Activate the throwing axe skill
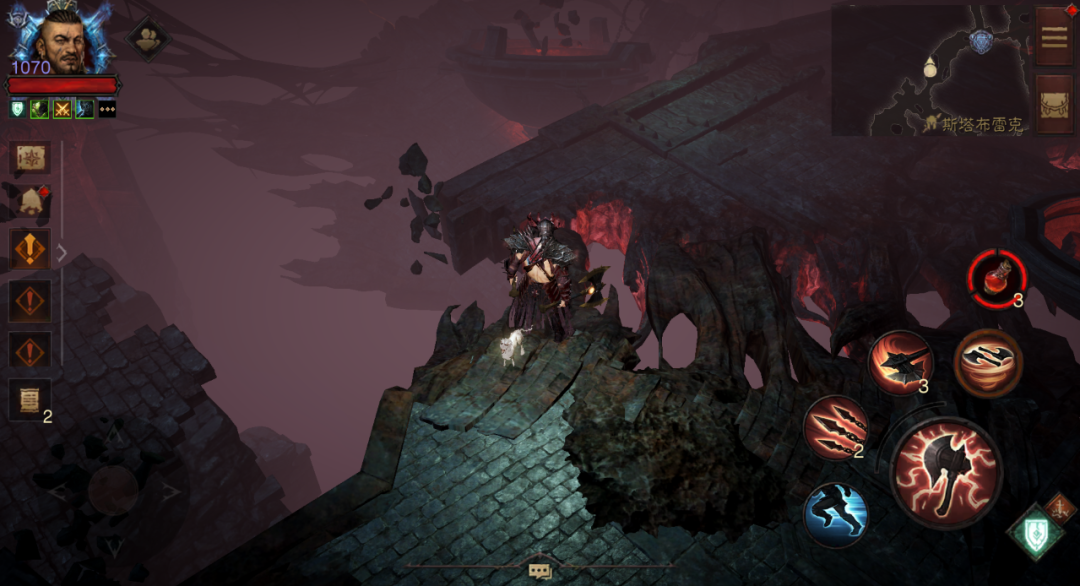 (x=900, y=362)
